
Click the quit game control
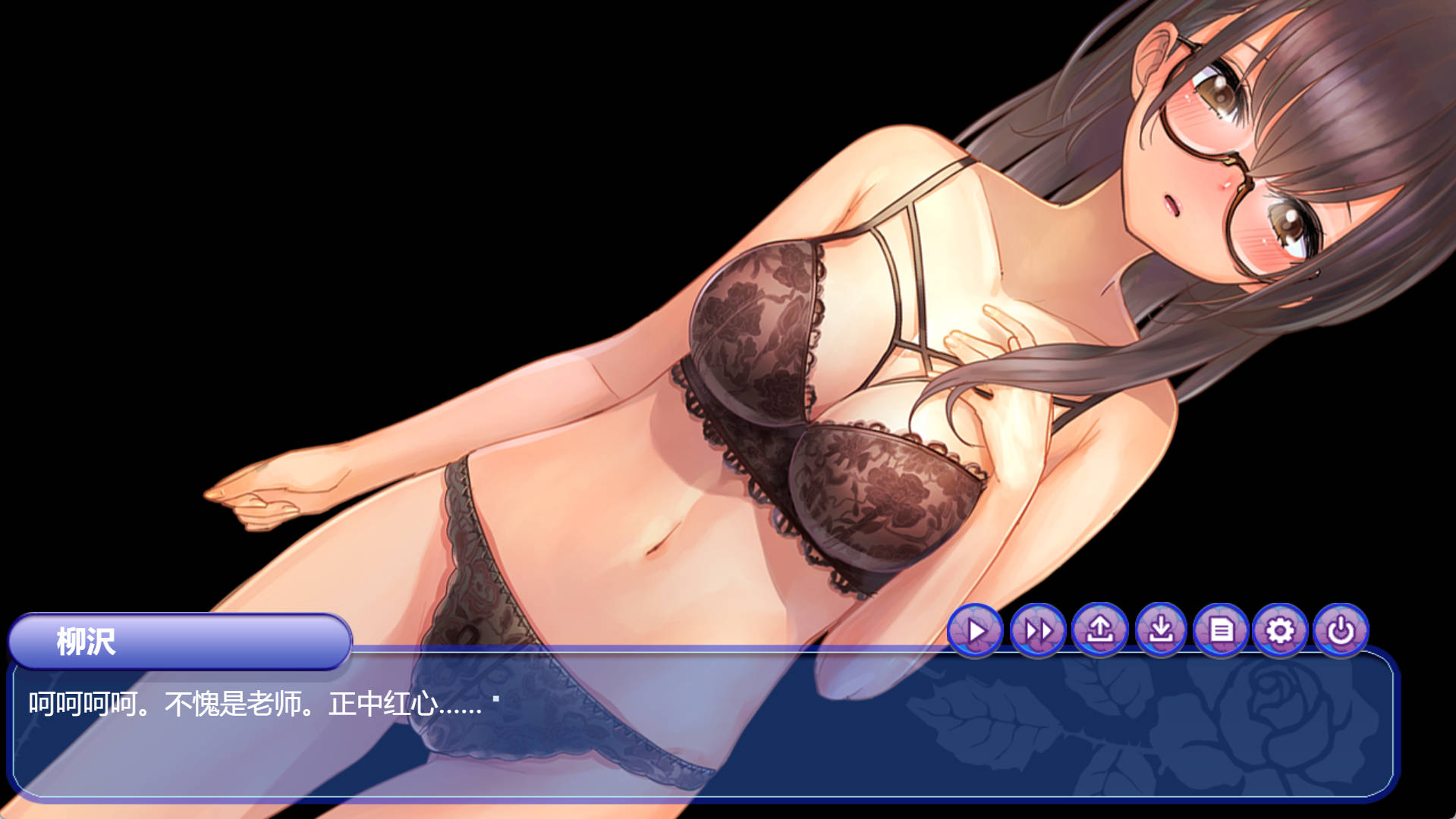[1342, 629]
